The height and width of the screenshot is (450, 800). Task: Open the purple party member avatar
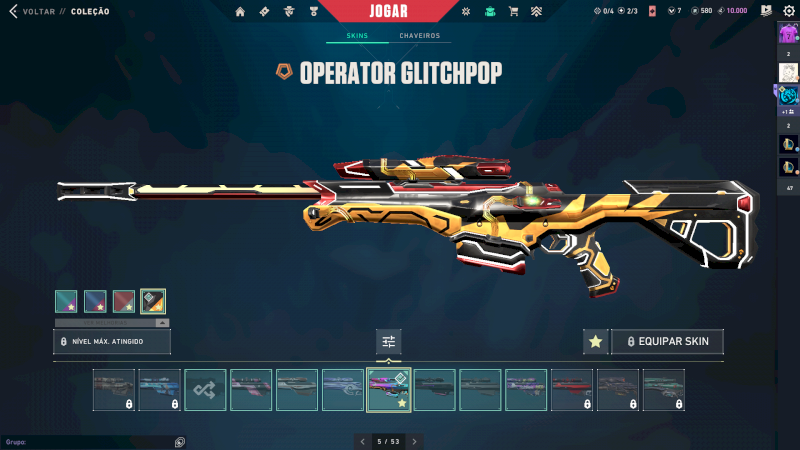coord(788,33)
